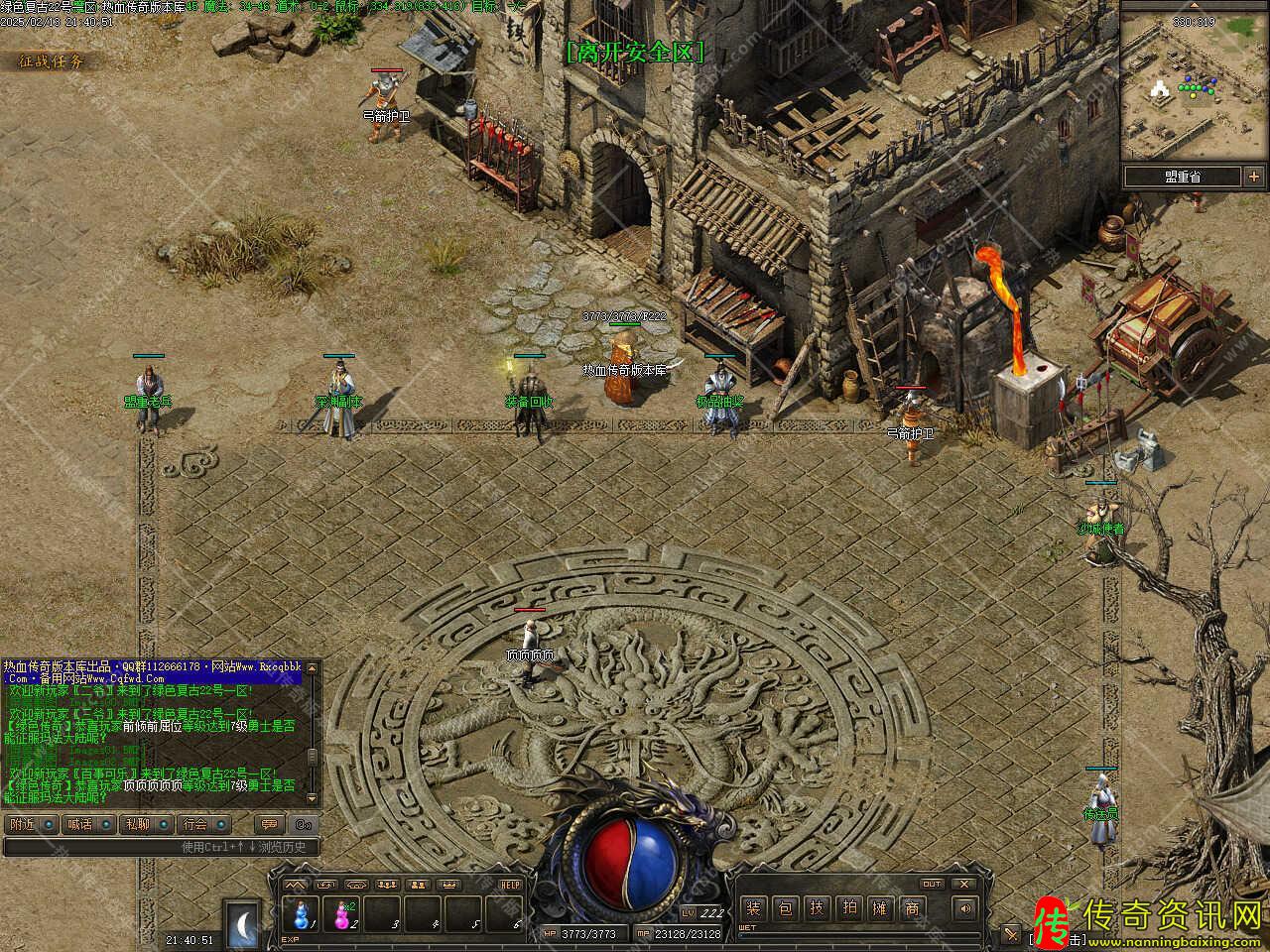Choose the 行会 guild chat channel
Screen dimensions: 1270x952
(203, 824)
